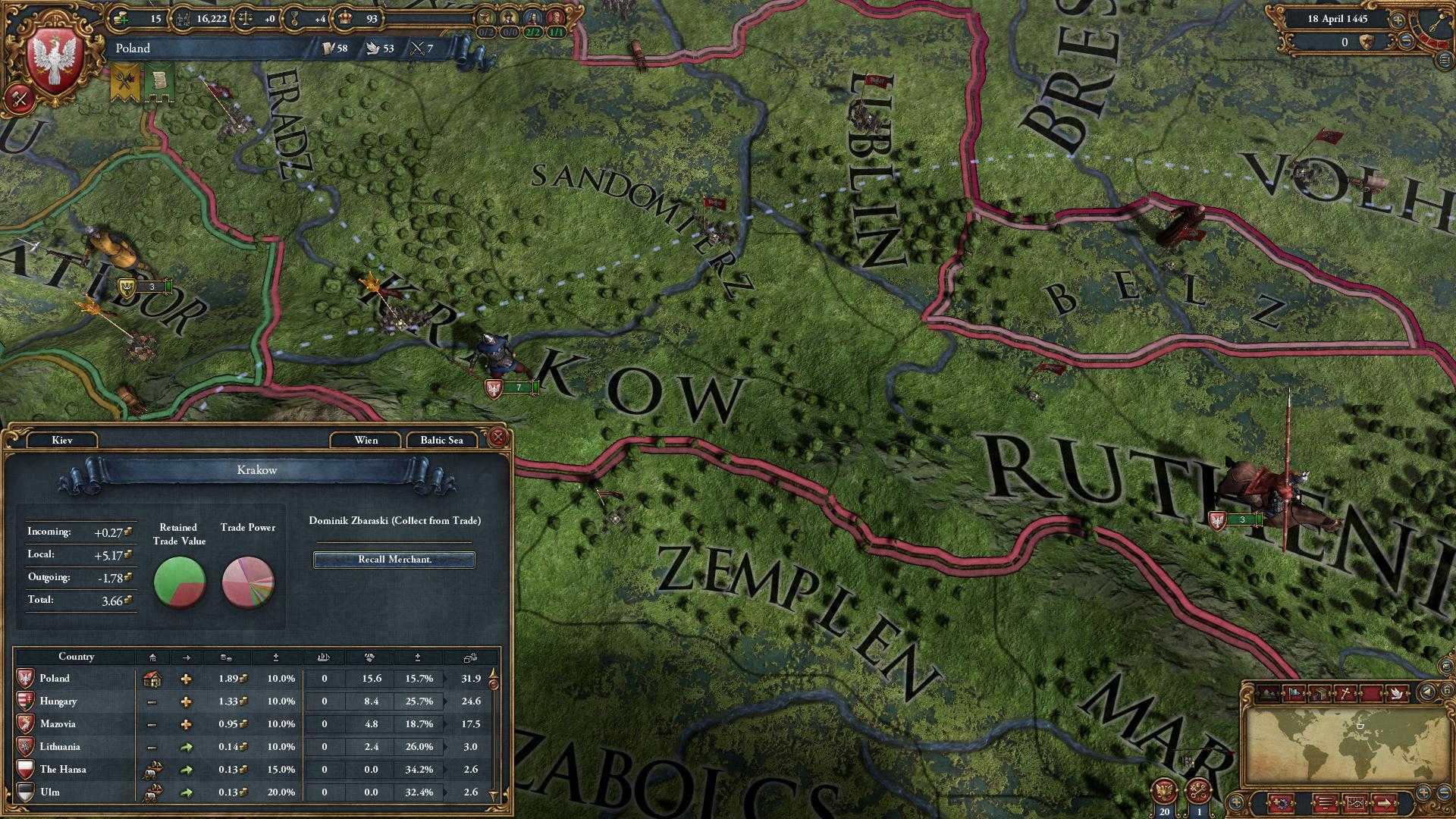Click the Recall Merchant button
The image size is (1456, 819).
point(393,559)
